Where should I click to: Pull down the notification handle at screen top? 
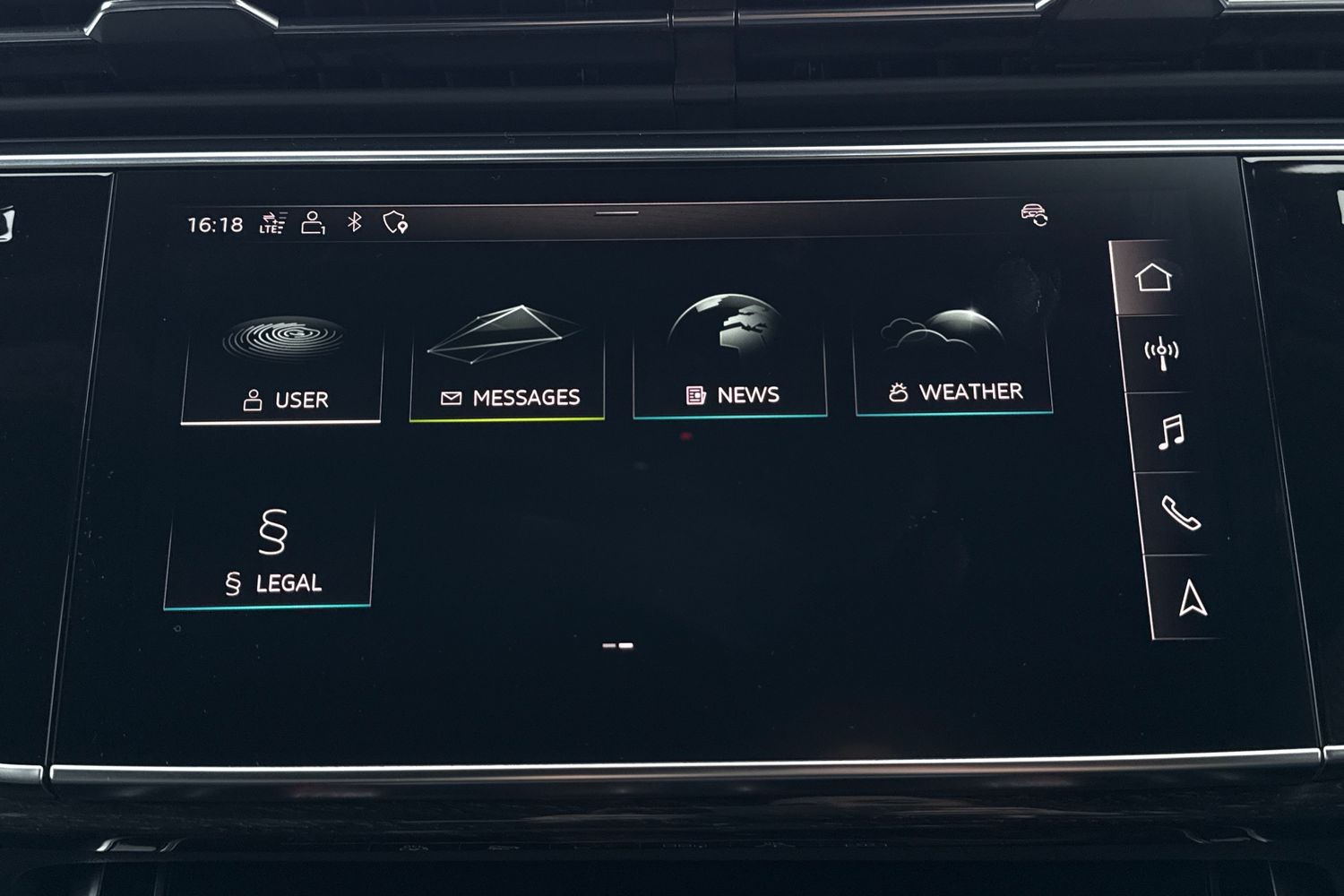click(615, 214)
